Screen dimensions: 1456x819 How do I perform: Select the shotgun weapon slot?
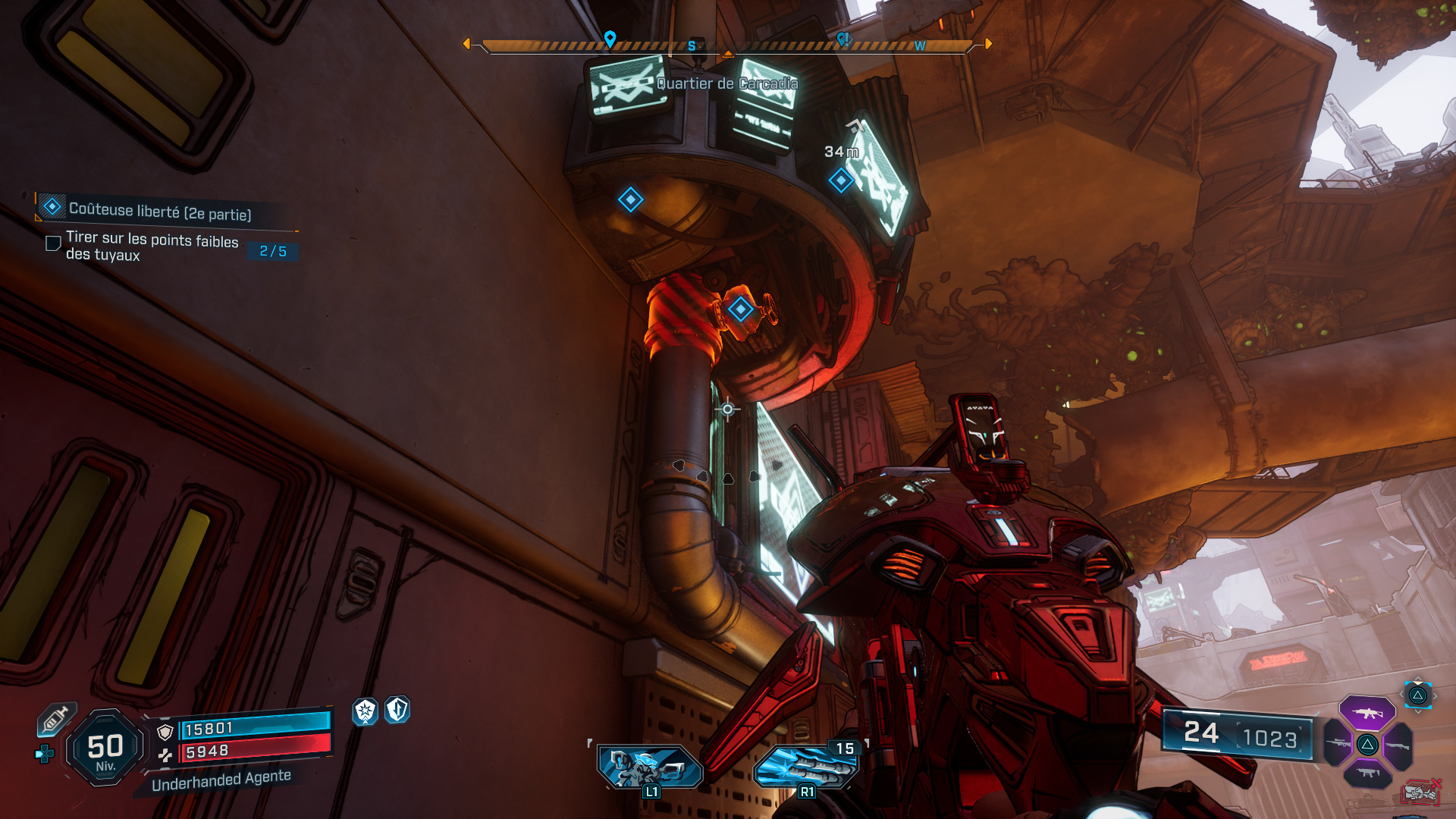(x=1398, y=745)
